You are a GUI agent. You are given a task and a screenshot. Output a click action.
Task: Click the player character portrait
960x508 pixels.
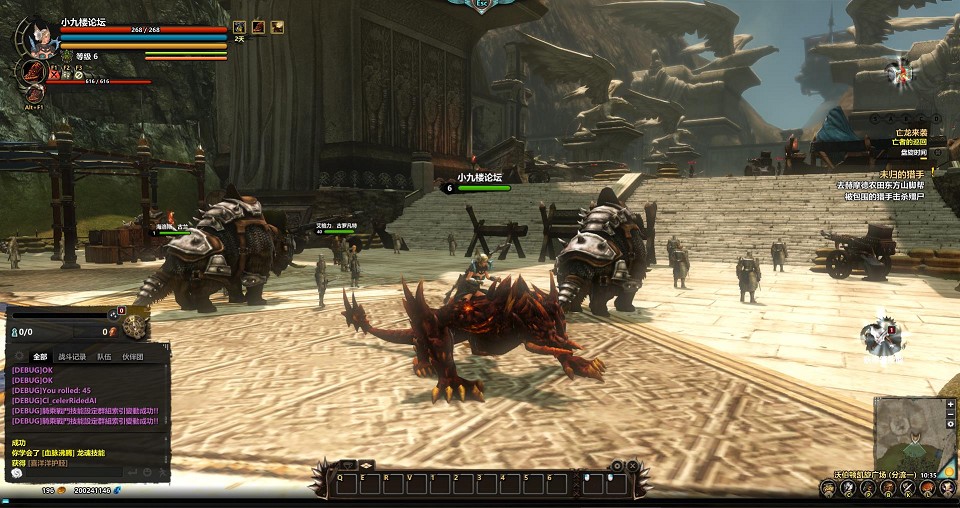tap(39, 36)
